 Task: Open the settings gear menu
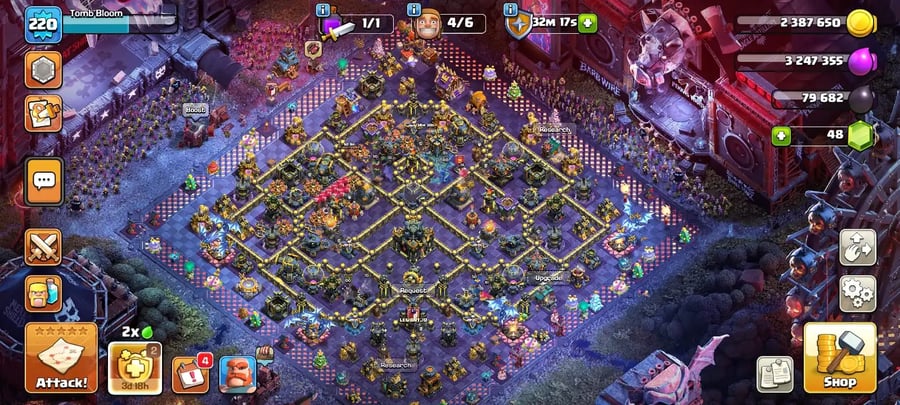857,292
